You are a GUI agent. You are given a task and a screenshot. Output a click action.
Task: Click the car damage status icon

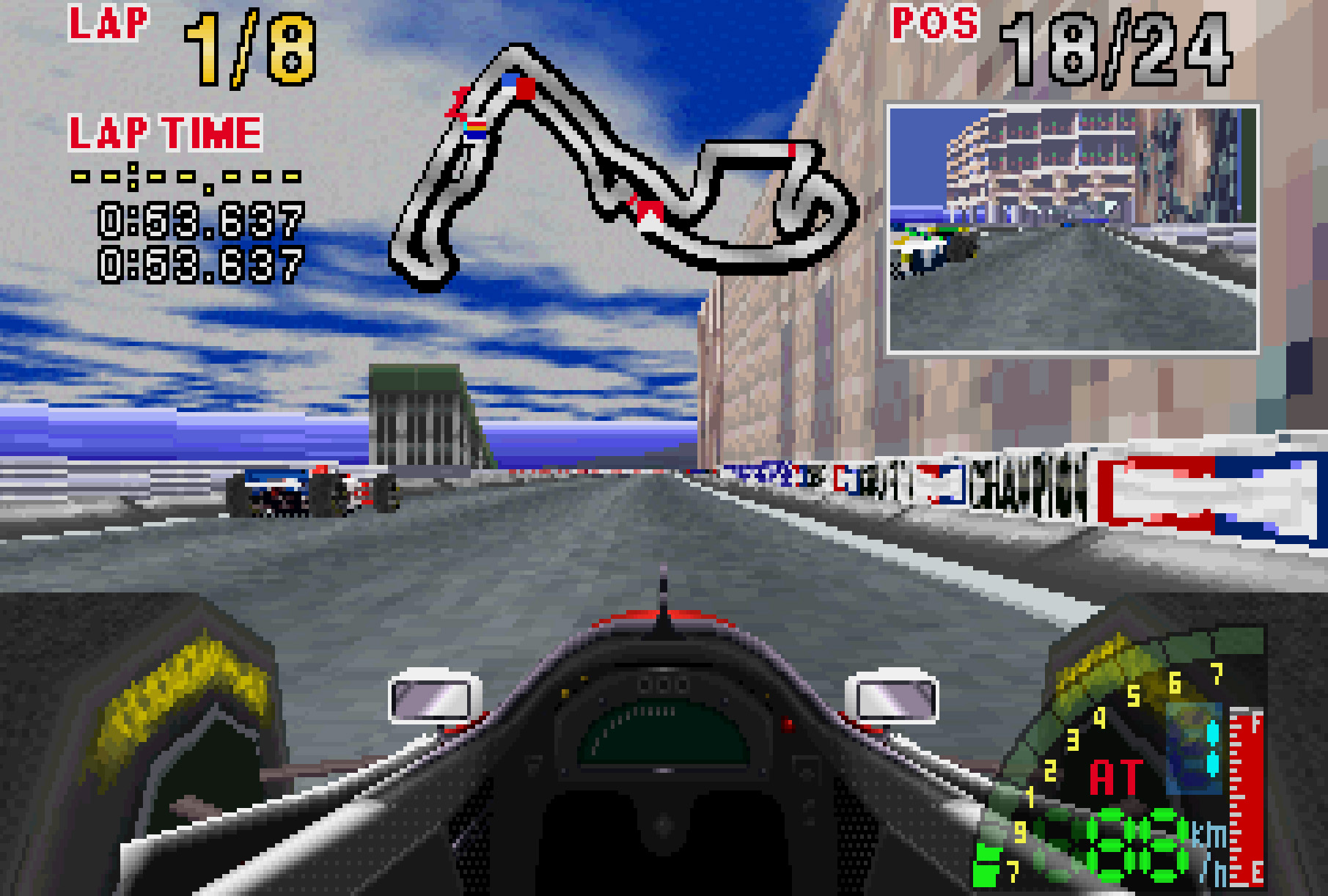[x=1194, y=748]
